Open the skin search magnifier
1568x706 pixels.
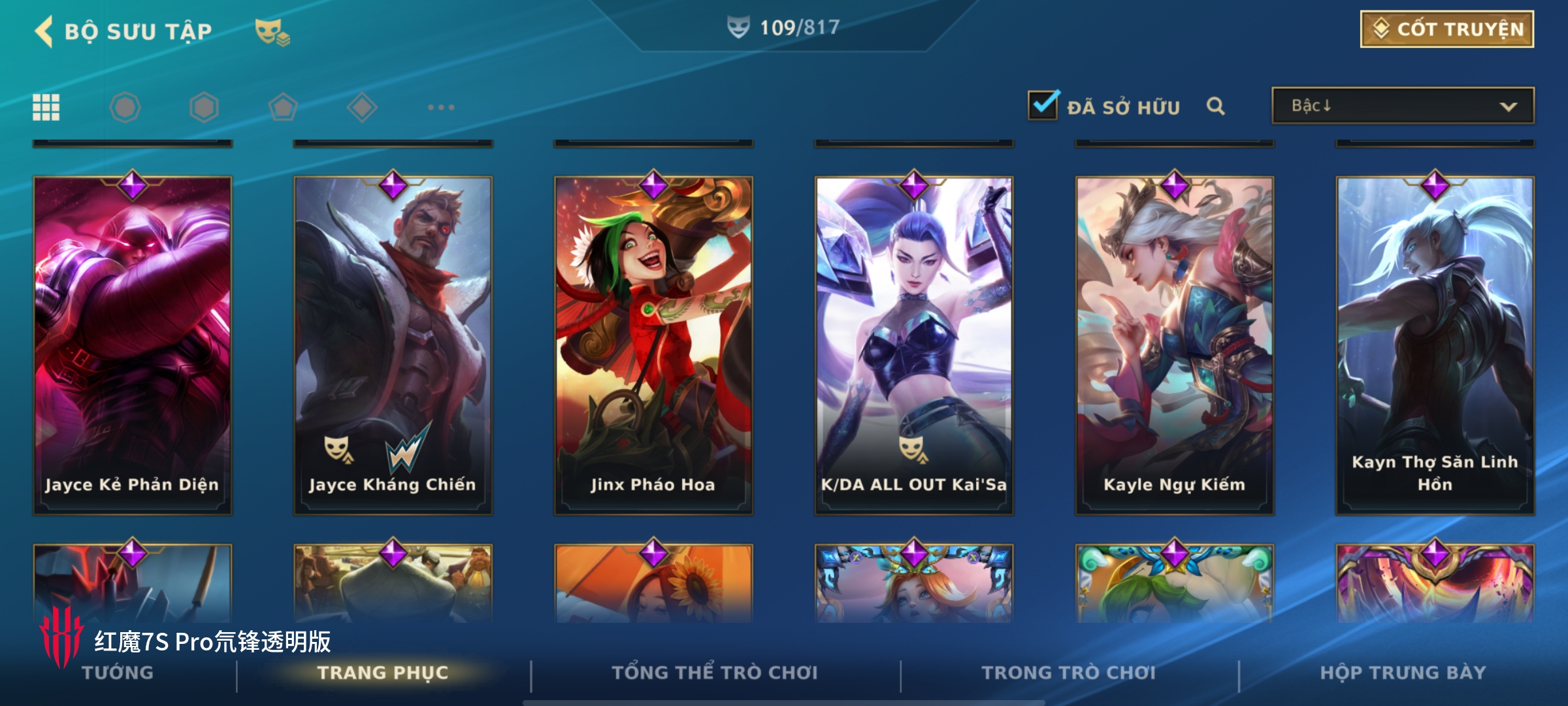(x=1215, y=106)
